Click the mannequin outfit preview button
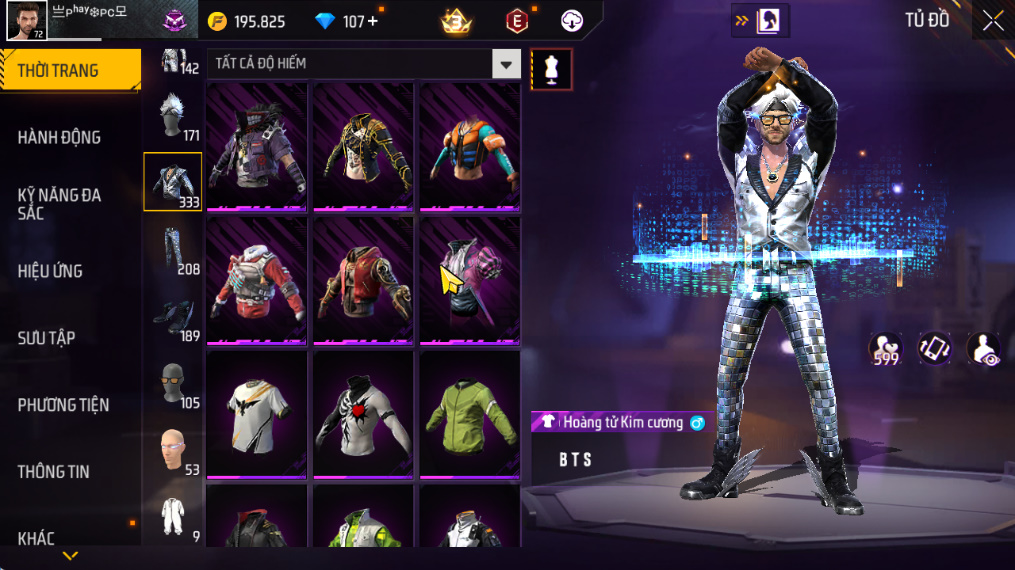The width and height of the screenshot is (1015, 570). coord(551,69)
